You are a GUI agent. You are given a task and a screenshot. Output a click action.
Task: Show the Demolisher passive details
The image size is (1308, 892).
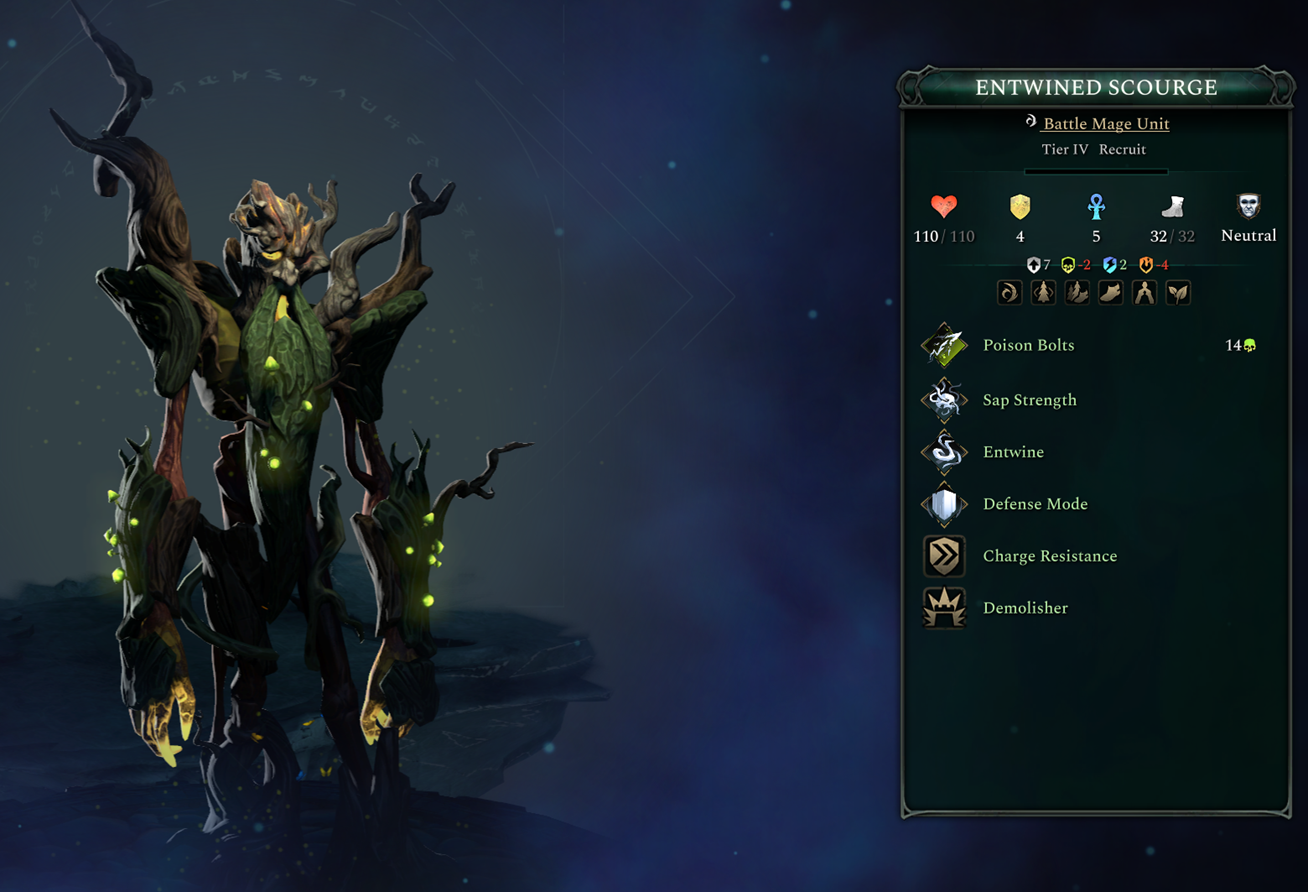[1025, 608]
